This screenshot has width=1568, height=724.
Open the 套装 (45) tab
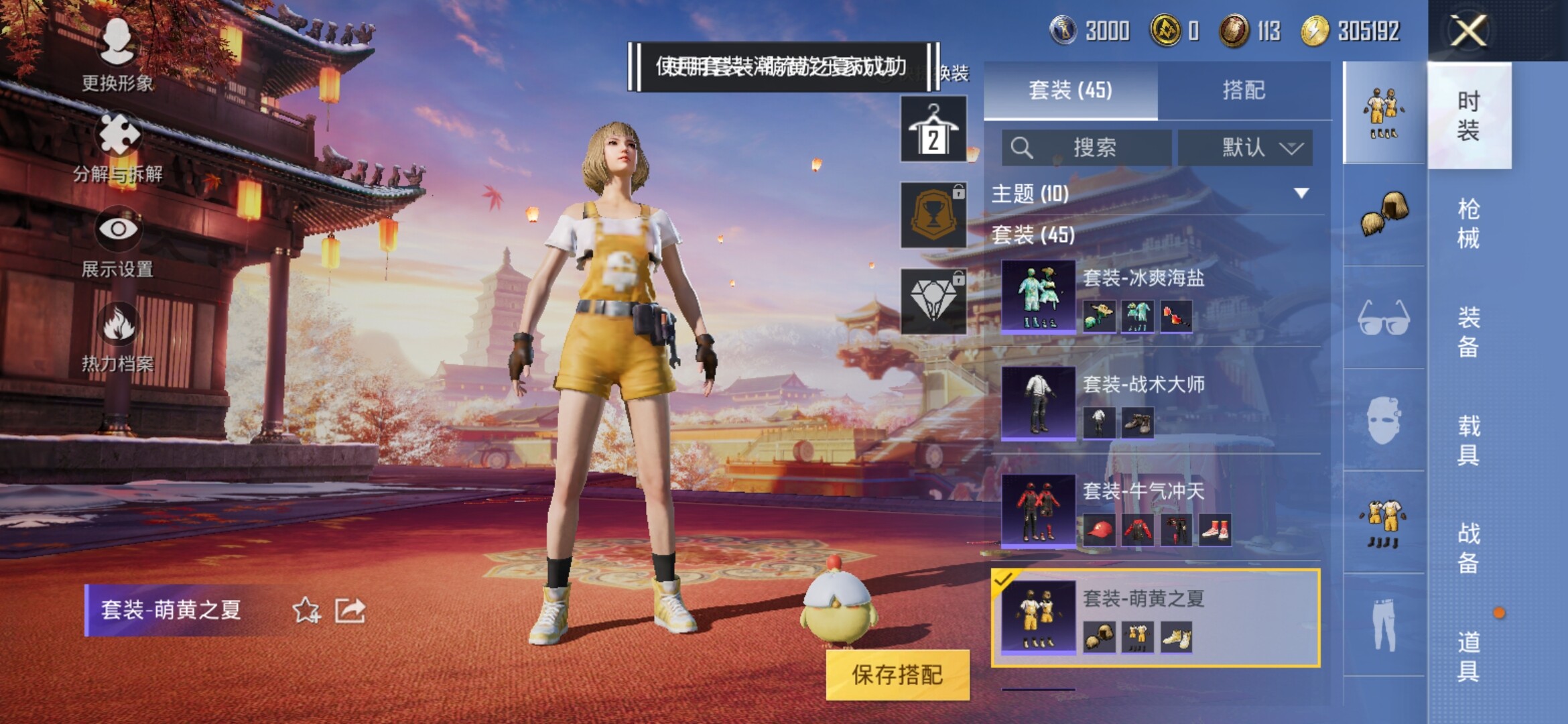pos(1070,90)
